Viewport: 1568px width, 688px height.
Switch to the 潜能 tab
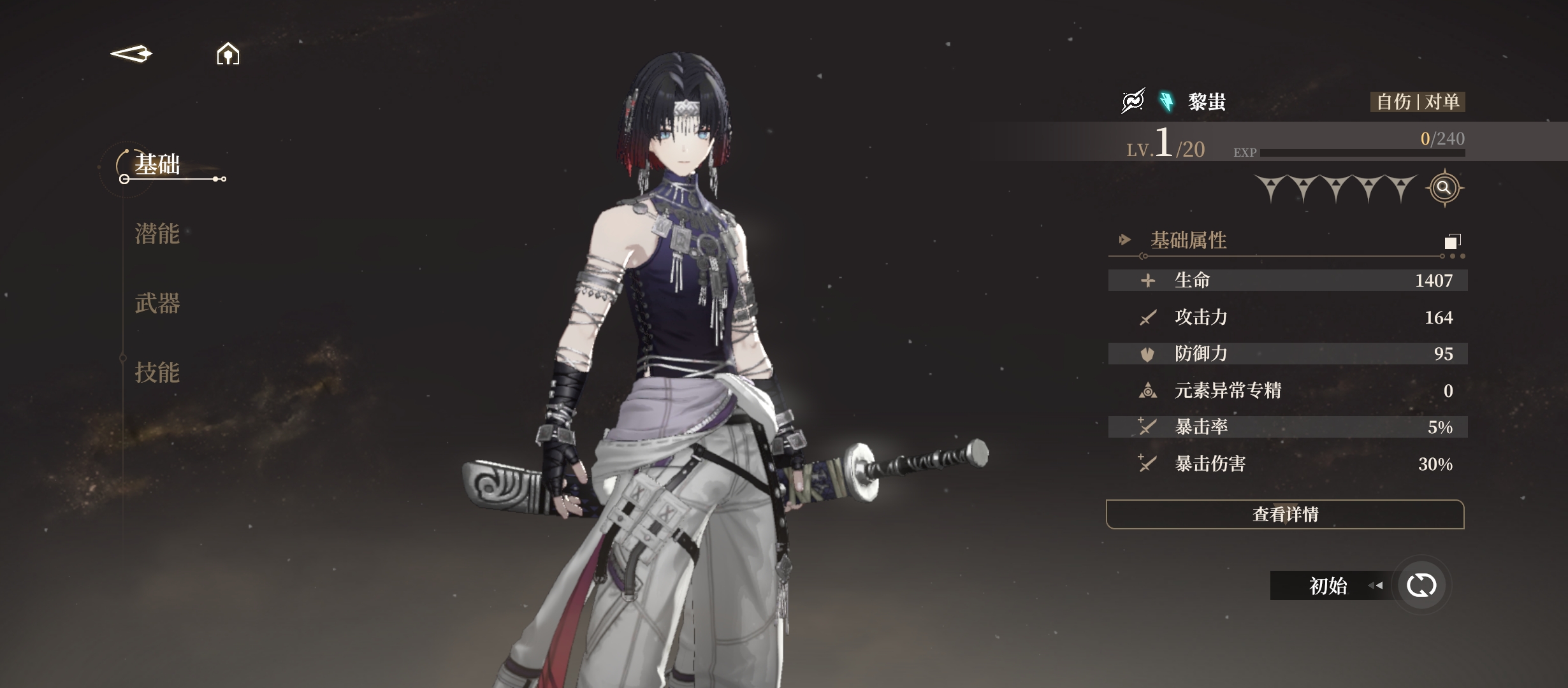[x=157, y=234]
